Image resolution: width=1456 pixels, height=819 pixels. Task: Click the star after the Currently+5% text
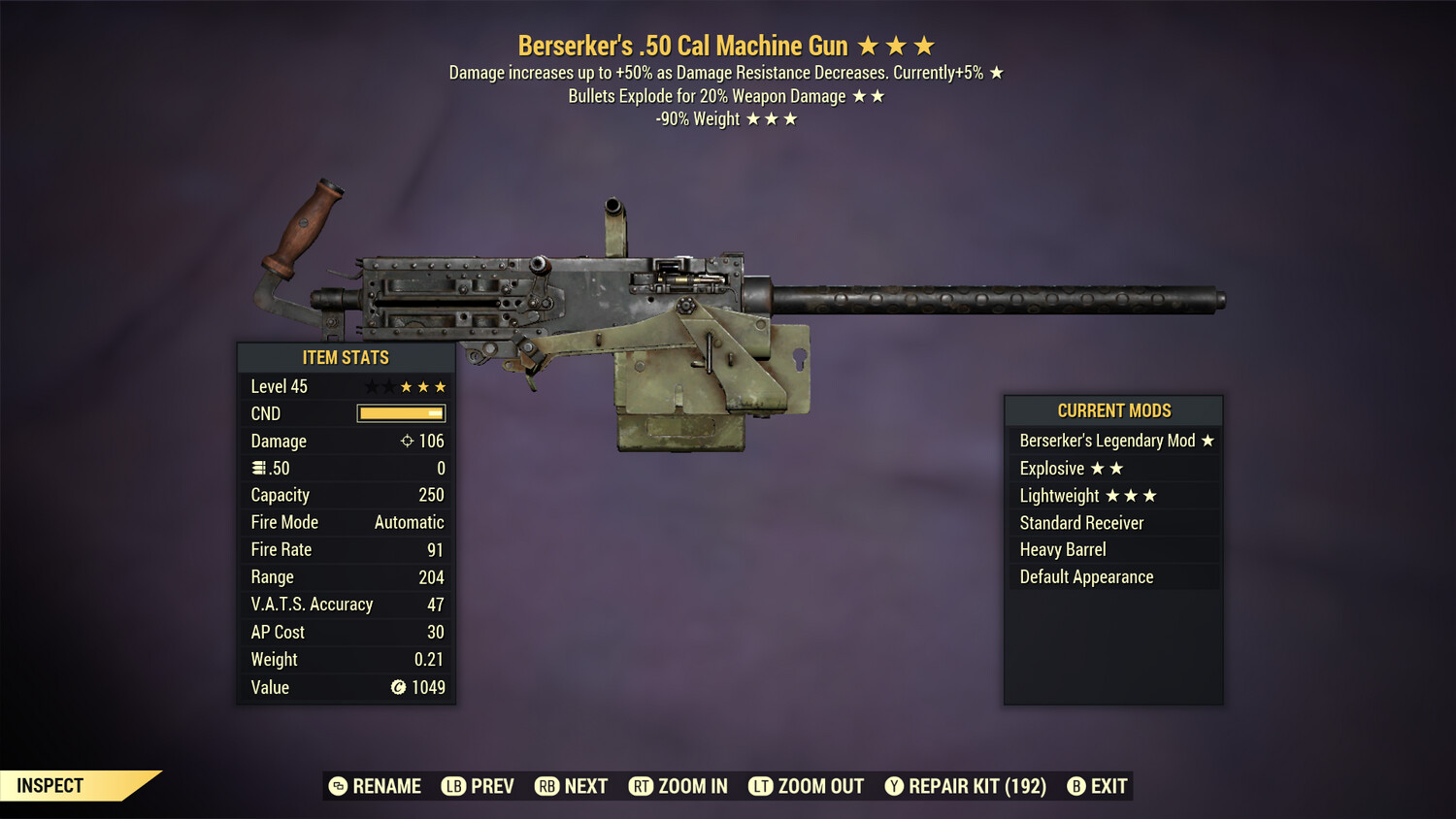999,72
